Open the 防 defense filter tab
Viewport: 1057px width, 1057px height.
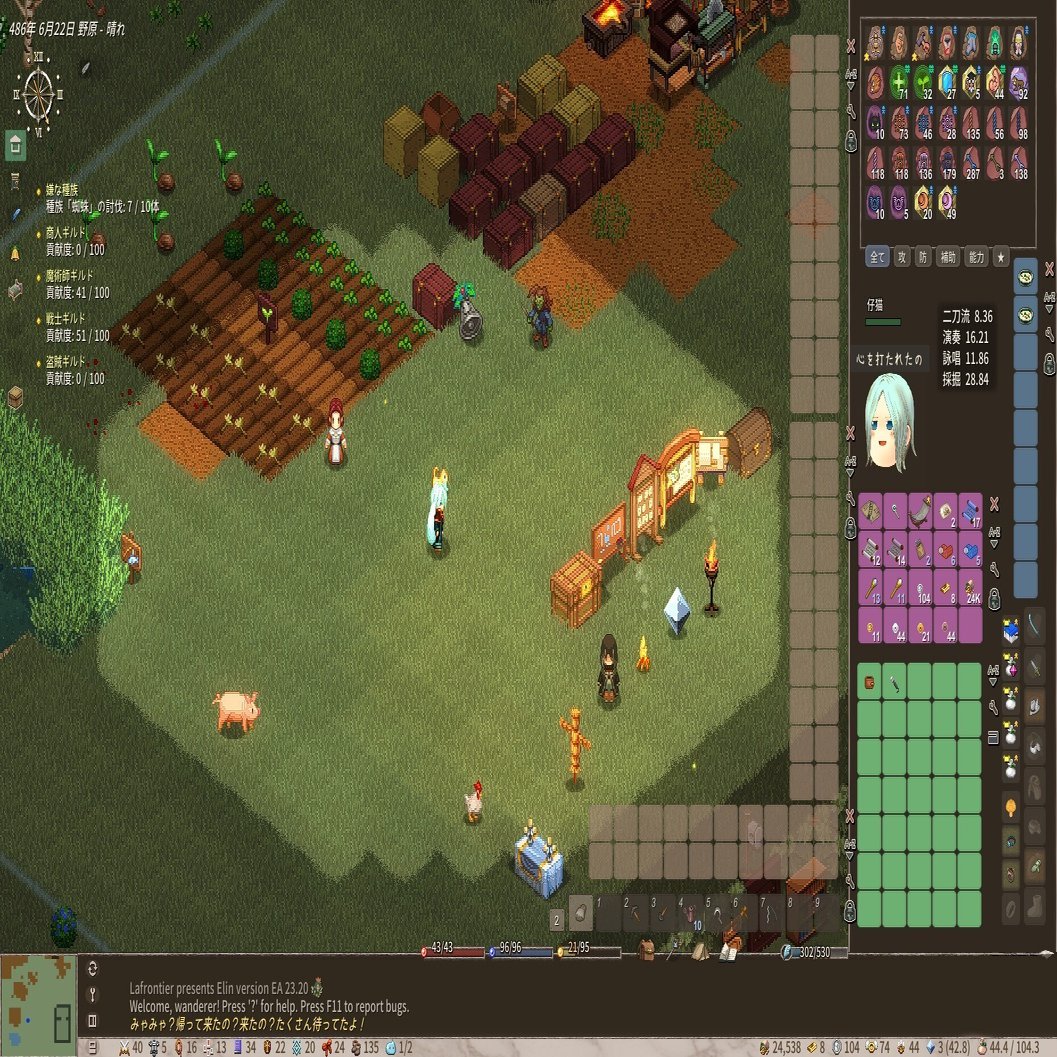(921, 257)
